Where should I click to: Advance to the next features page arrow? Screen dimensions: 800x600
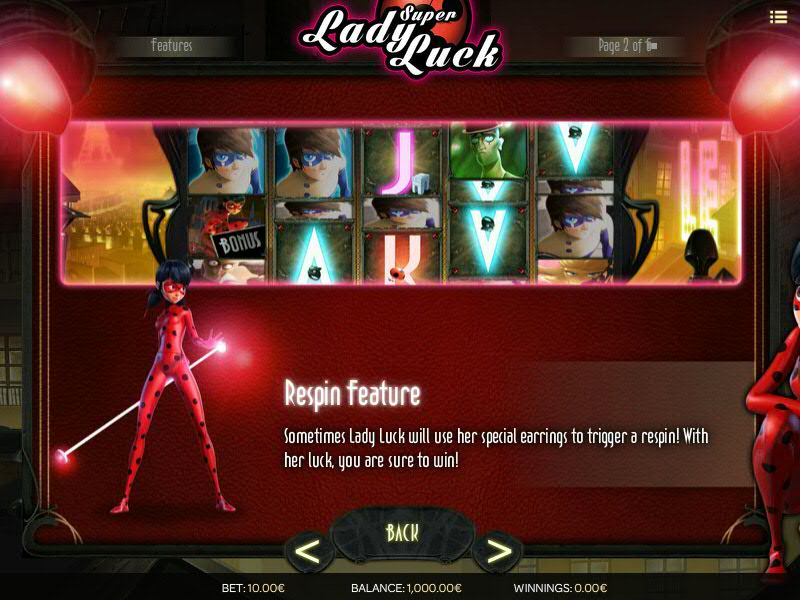coord(496,551)
